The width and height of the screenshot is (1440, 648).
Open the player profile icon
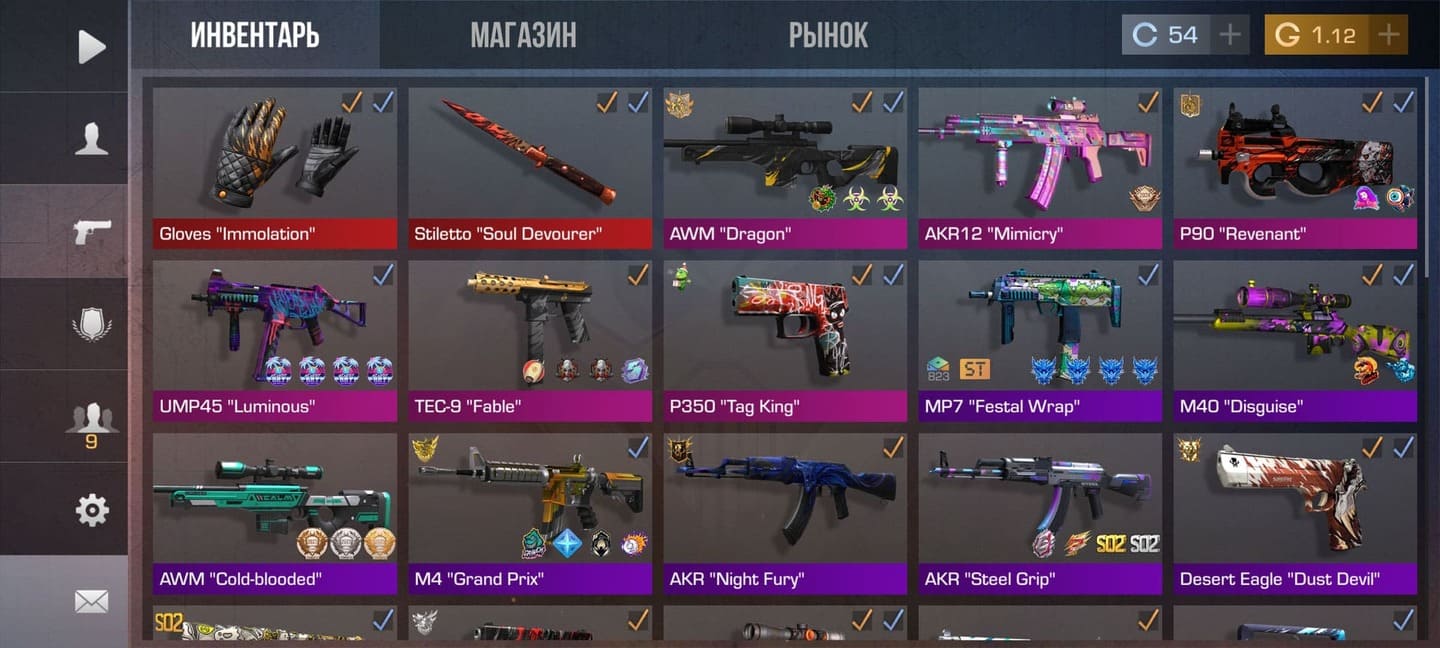tap(91, 139)
